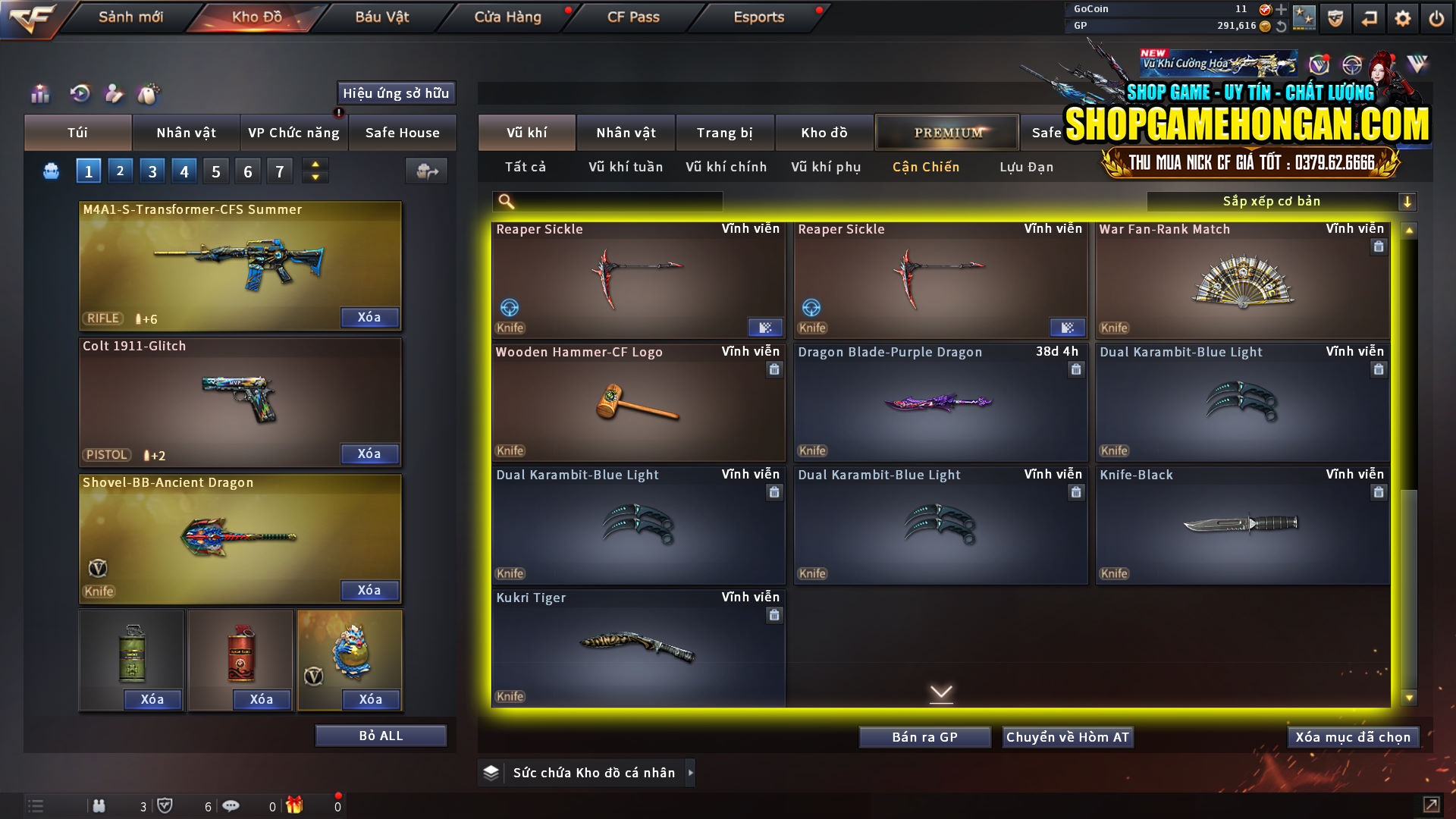The height and width of the screenshot is (819, 1456).
Task: Open the chat bubble icon in bottom bar
Action: [231, 805]
